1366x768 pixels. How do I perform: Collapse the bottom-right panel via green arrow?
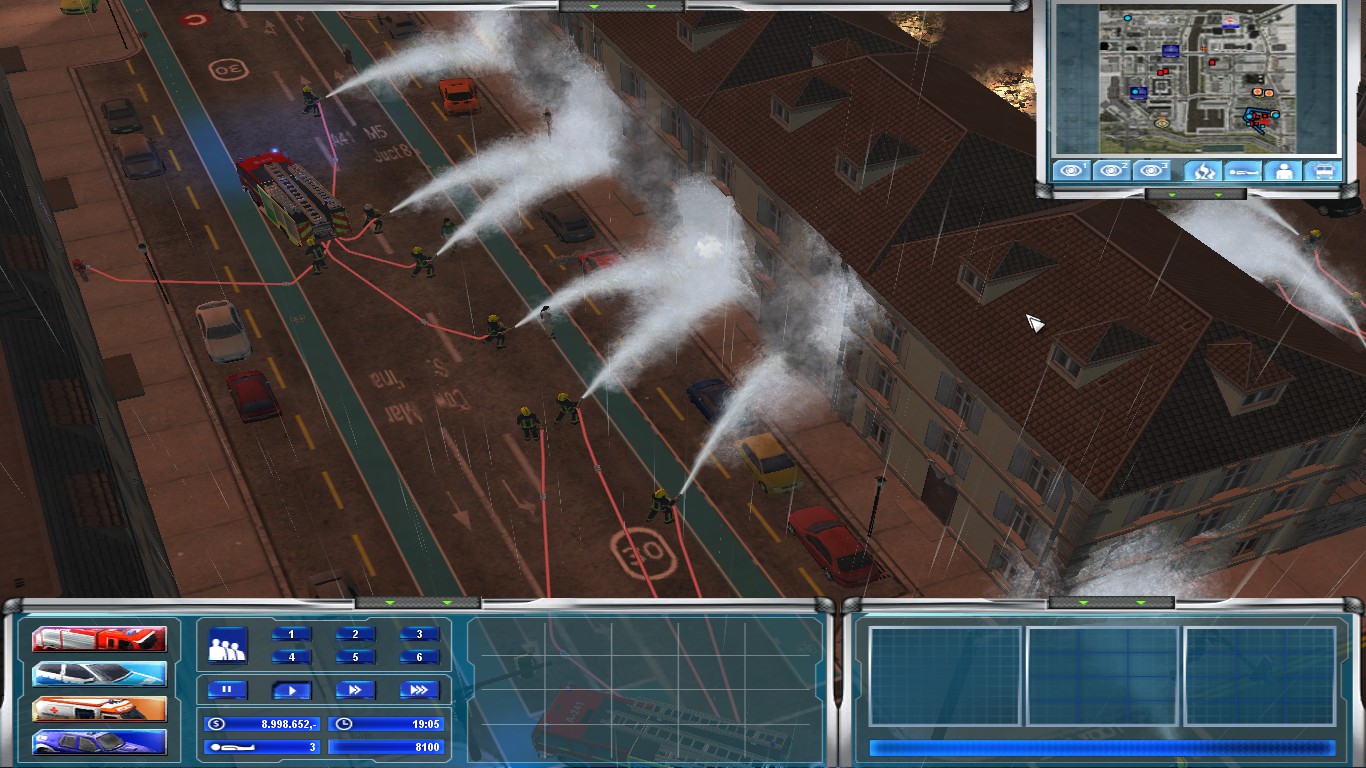click(1083, 604)
